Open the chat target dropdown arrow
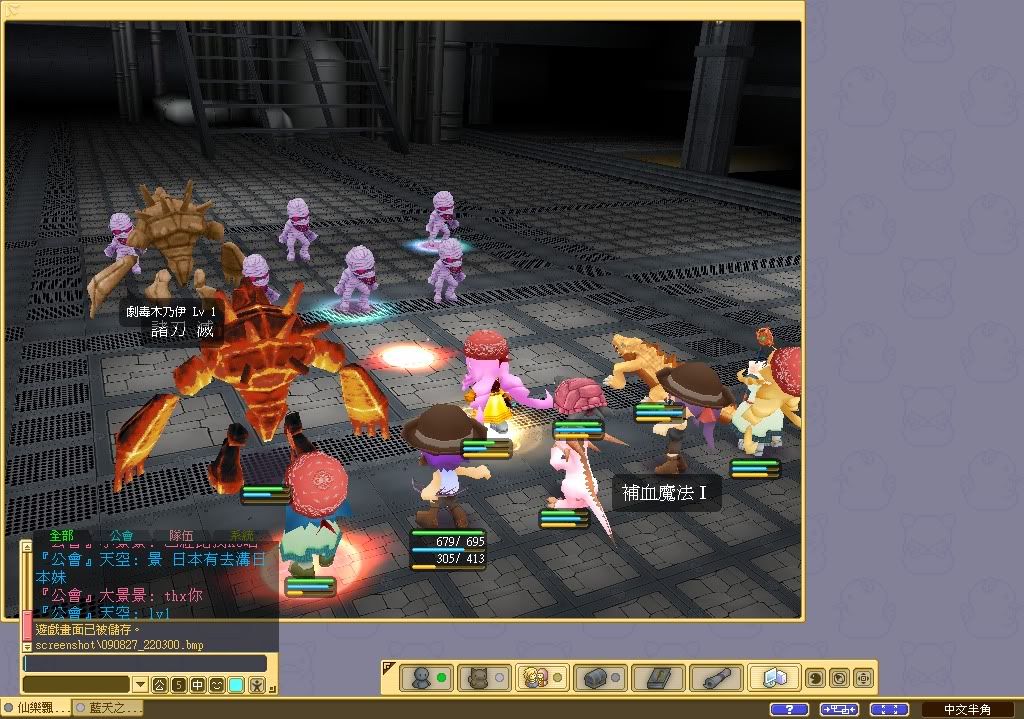Viewport: 1024px width, 719px height. (139, 685)
